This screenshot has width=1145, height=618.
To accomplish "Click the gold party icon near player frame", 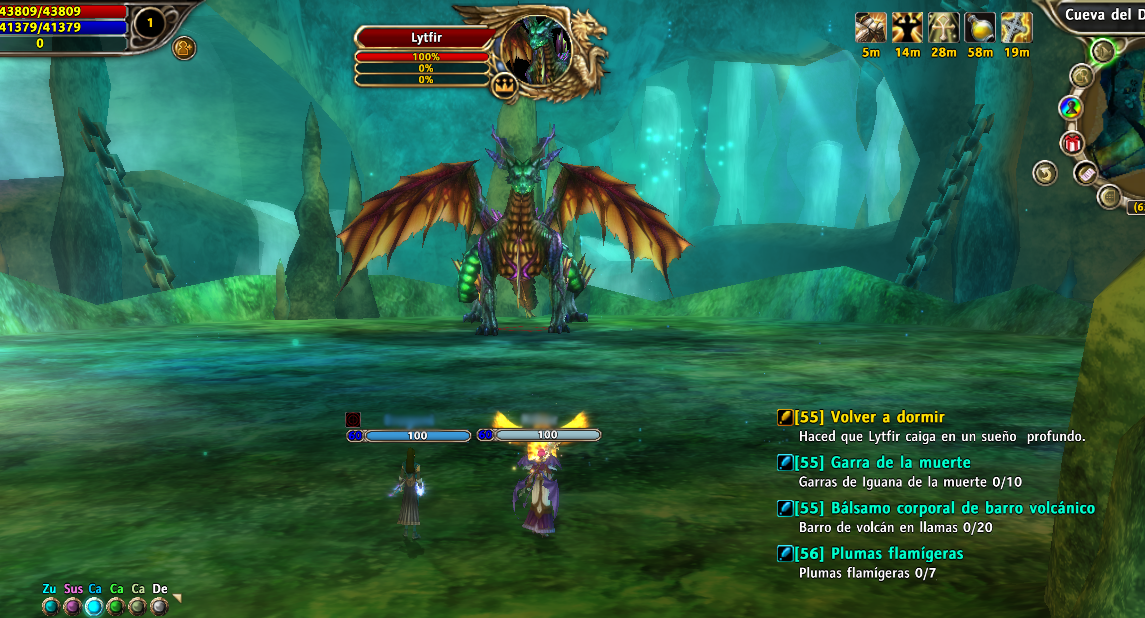I will pos(183,47).
